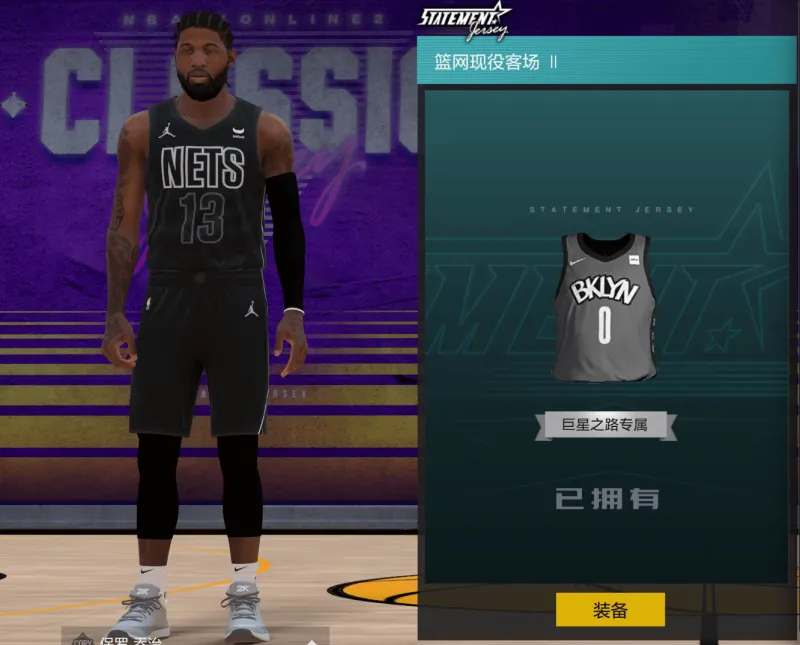Select the gray BKLYN statement jersey preview
Image resolution: width=800 pixels, height=645 pixels.
click(605, 306)
